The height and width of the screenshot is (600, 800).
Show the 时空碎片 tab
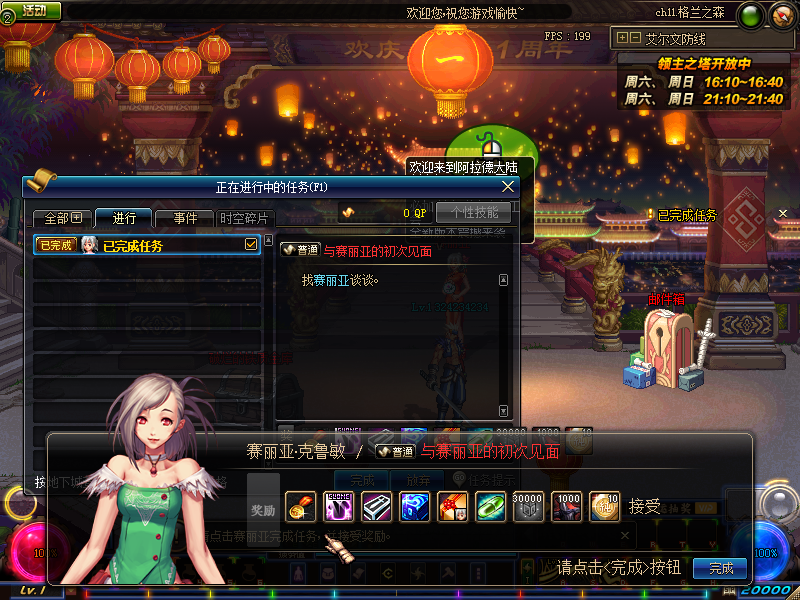[x=244, y=218]
